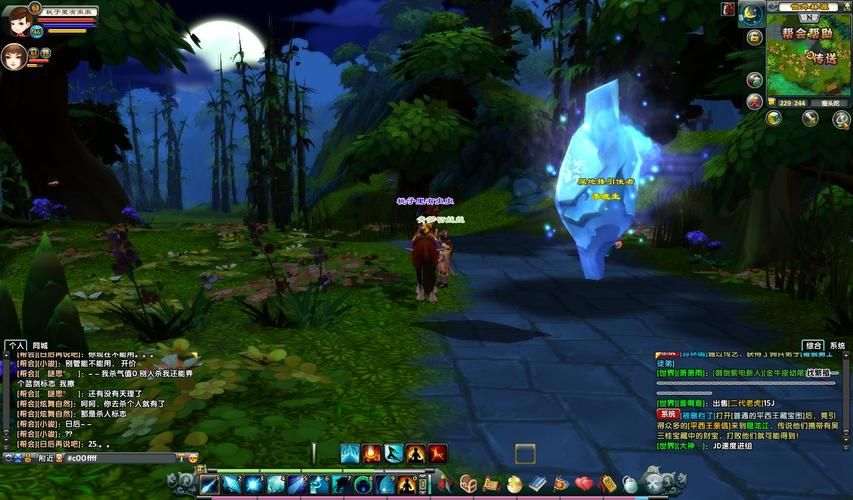Click the 找帮战 link in world chat
This screenshot has width=853, height=500.
822,372
